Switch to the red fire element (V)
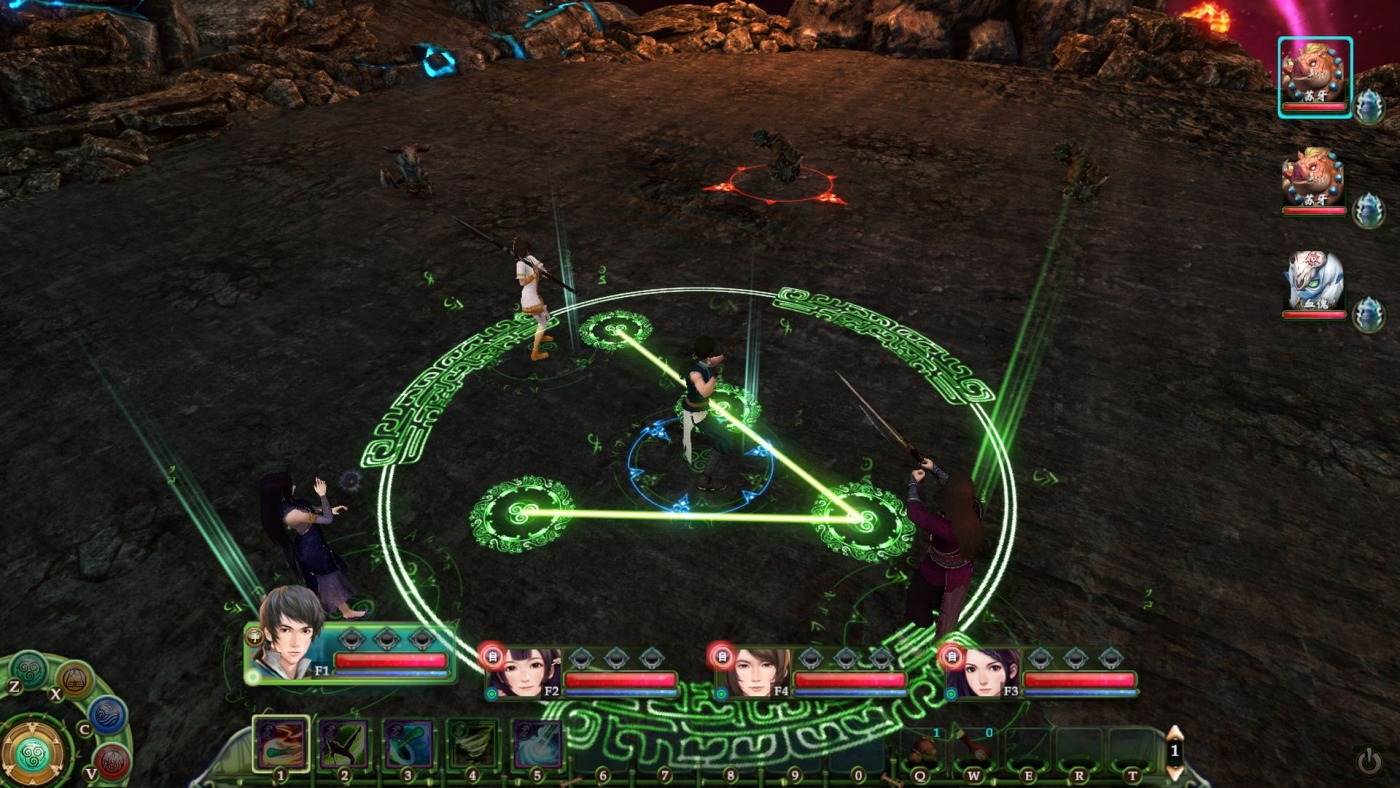The width and height of the screenshot is (1400, 788). point(113,762)
